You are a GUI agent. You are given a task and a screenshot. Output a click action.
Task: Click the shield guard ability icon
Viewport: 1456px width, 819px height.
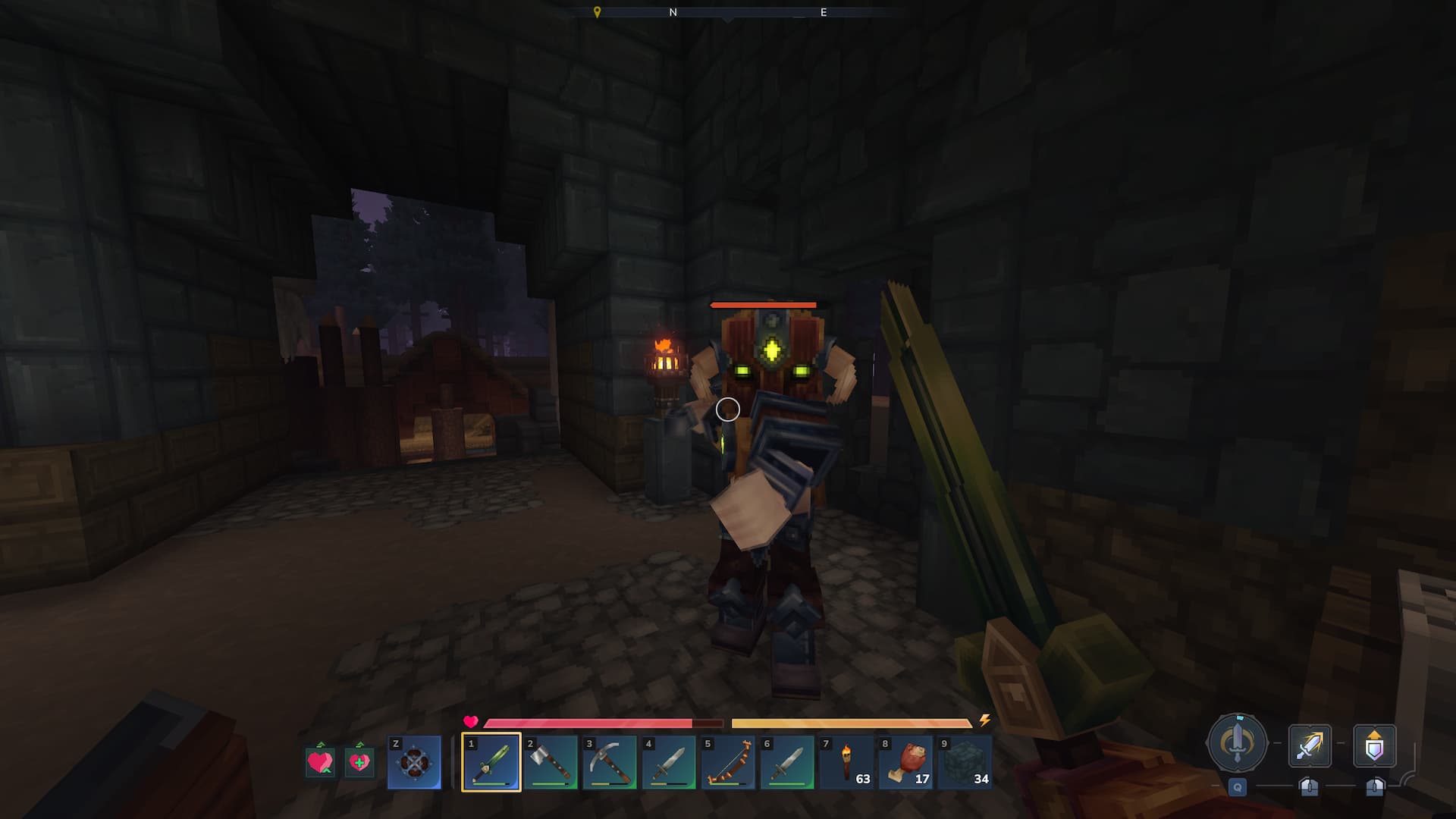1374,746
